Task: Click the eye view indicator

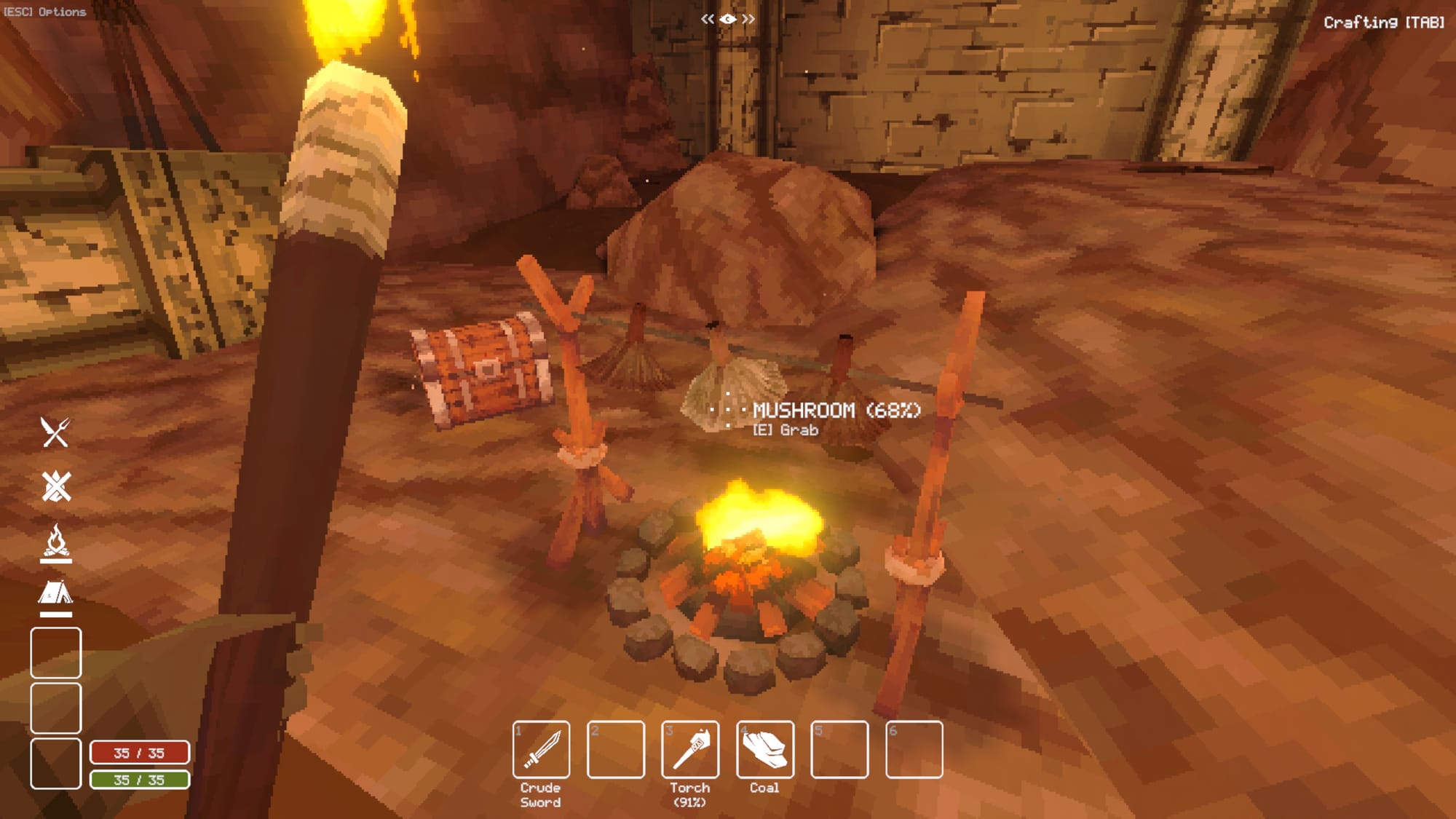Action: pyautogui.click(x=727, y=19)
